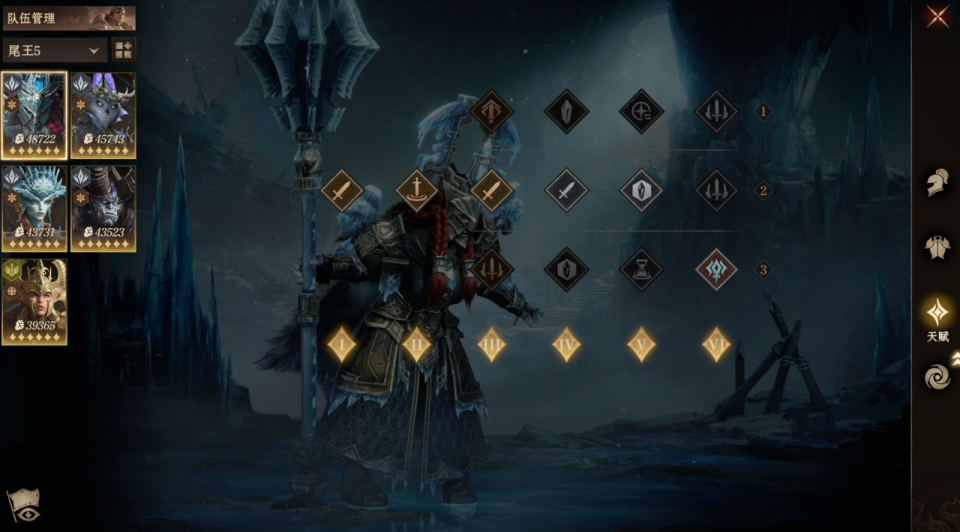Select the talent tier VI diamond
The width and height of the screenshot is (960, 532).
point(716,344)
